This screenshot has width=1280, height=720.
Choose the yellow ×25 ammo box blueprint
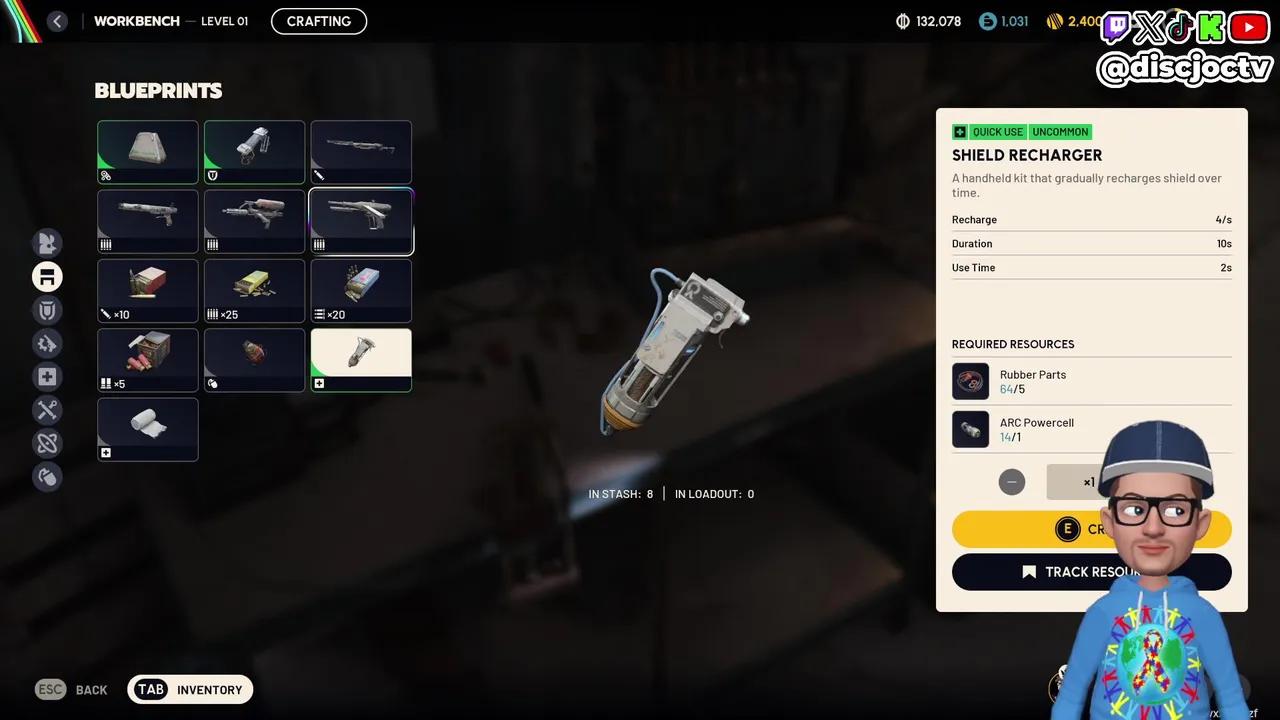pyautogui.click(x=254, y=291)
